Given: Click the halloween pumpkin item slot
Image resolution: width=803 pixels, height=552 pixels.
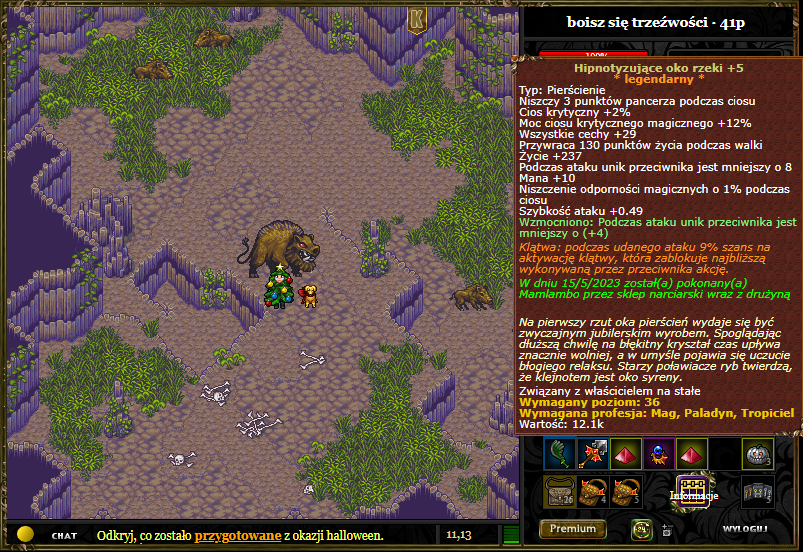Looking at the screenshot, I should tap(757, 454).
